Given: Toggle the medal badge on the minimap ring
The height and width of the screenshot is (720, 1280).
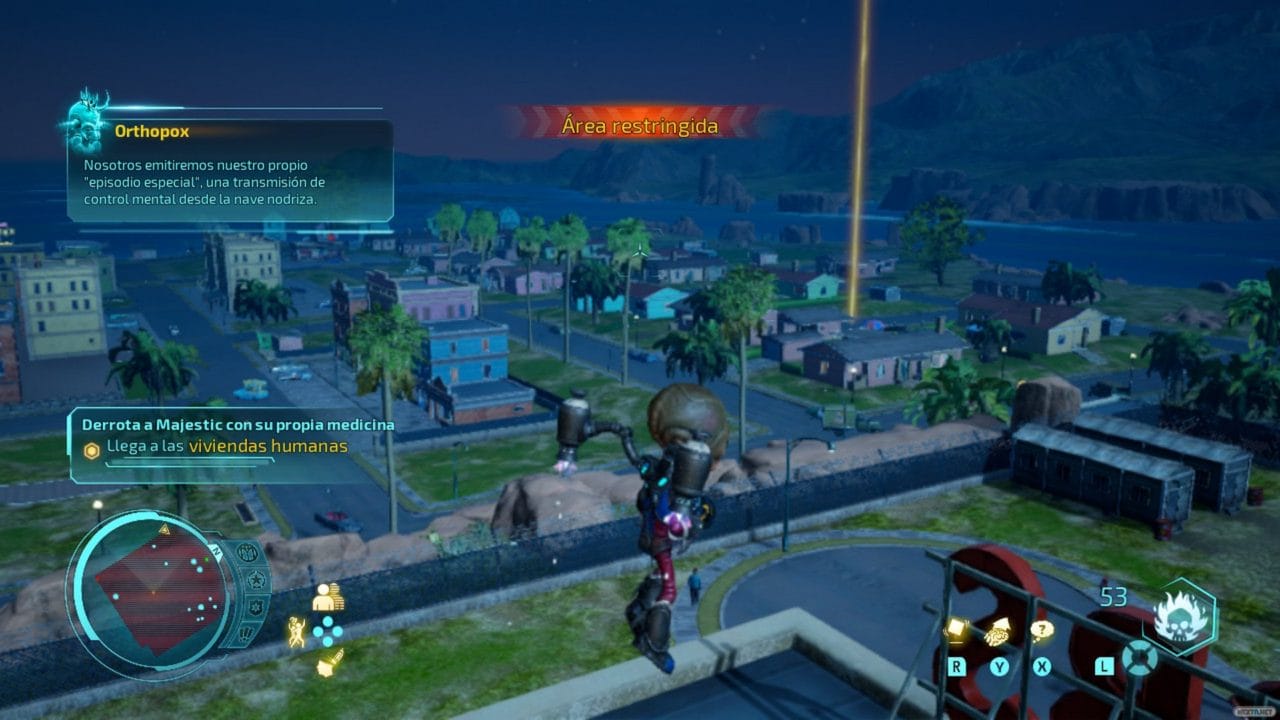Looking at the screenshot, I should [x=246, y=552].
